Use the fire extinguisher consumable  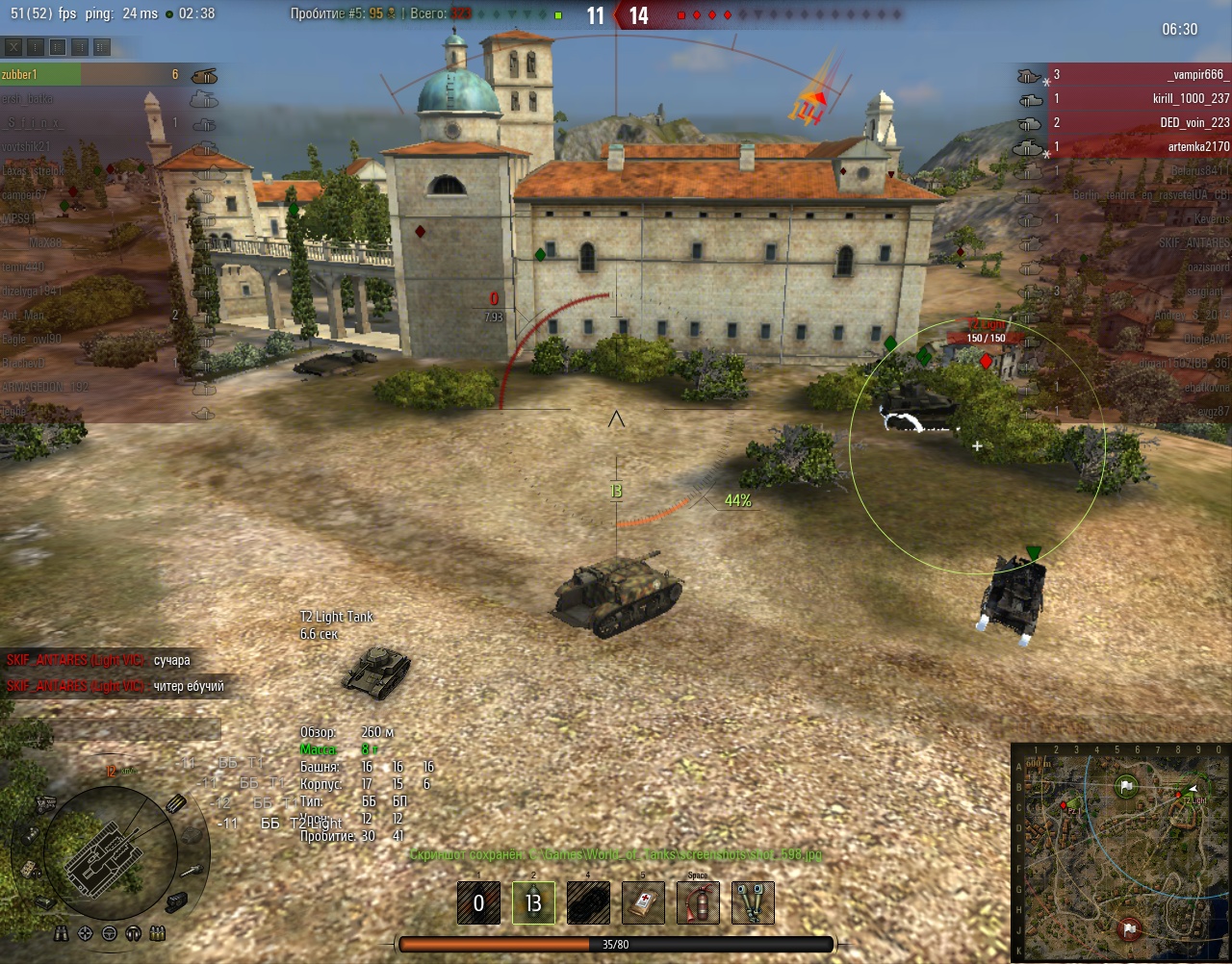(x=698, y=904)
